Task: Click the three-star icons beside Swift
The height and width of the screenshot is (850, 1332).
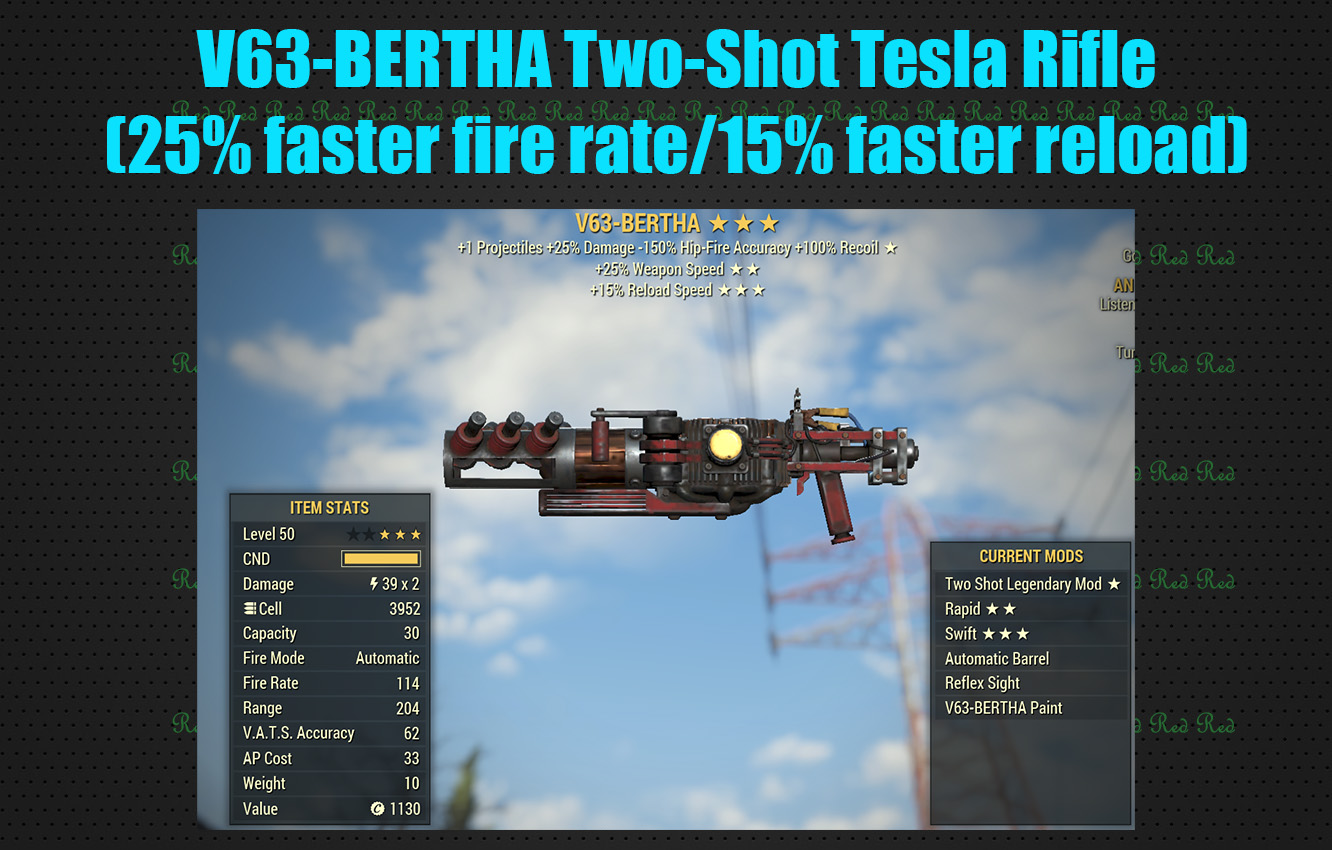Action: [x=1007, y=633]
